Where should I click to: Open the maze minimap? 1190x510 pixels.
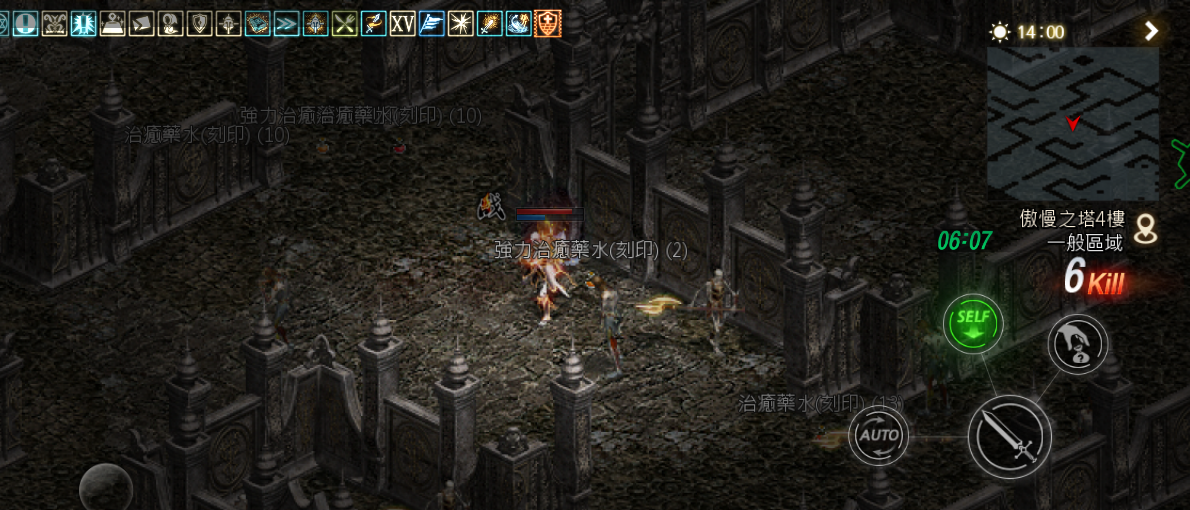point(1072,124)
